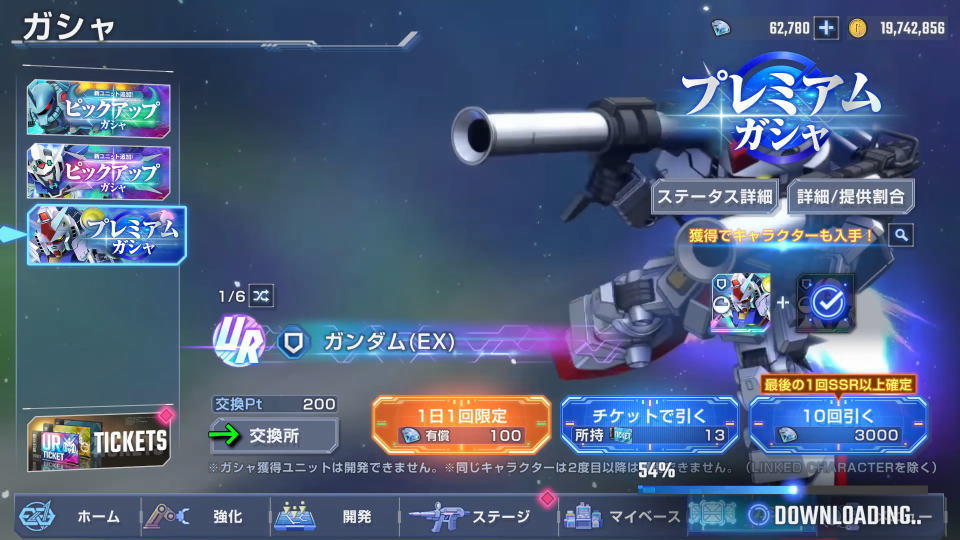Select the selected プレミアム ガシャ banner
This screenshot has height=540, width=960.
[x=107, y=234]
